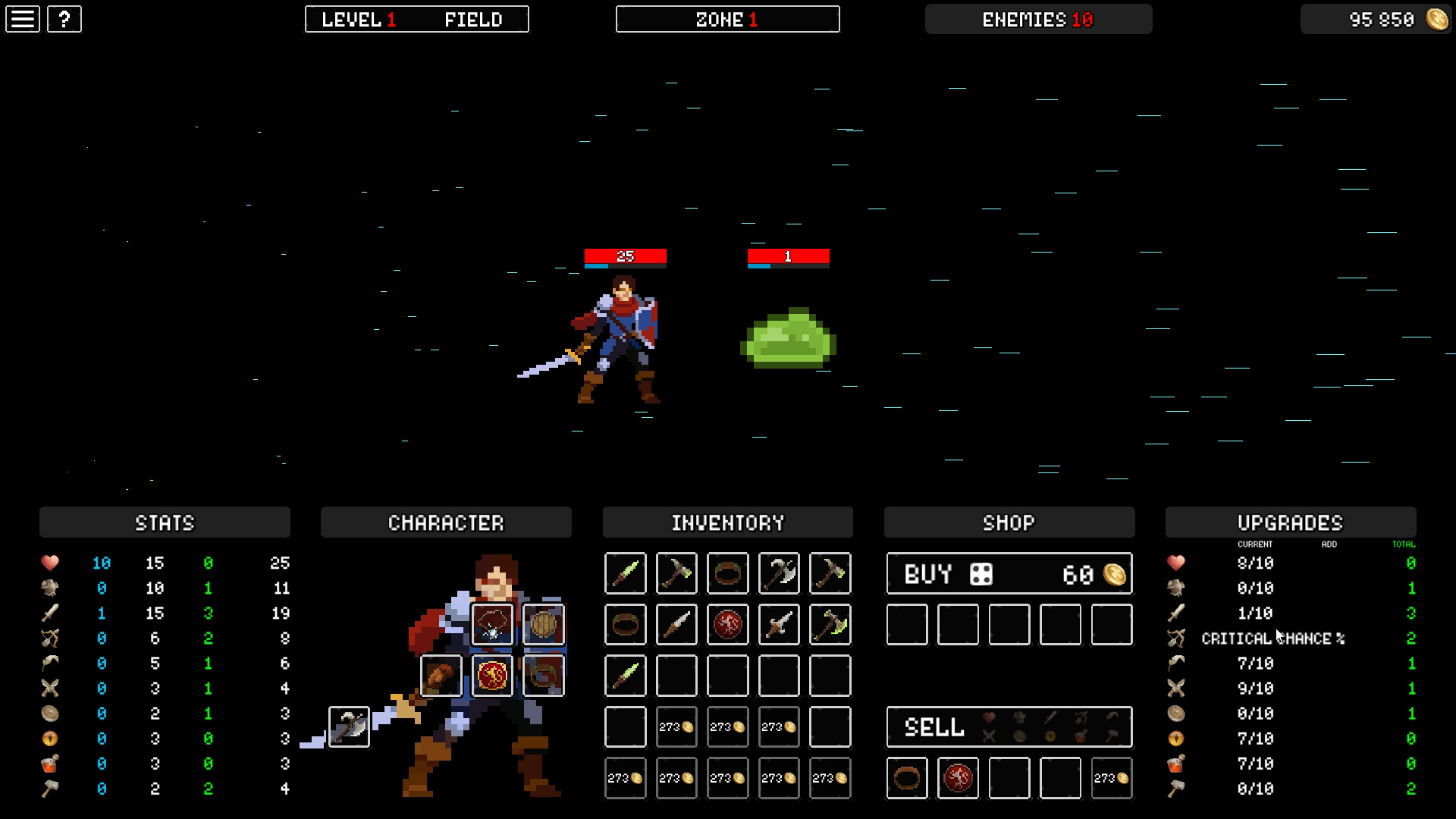The height and width of the screenshot is (819, 1456).
Task: Select the green dagger in the first inventory slot
Action: (625, 573)
